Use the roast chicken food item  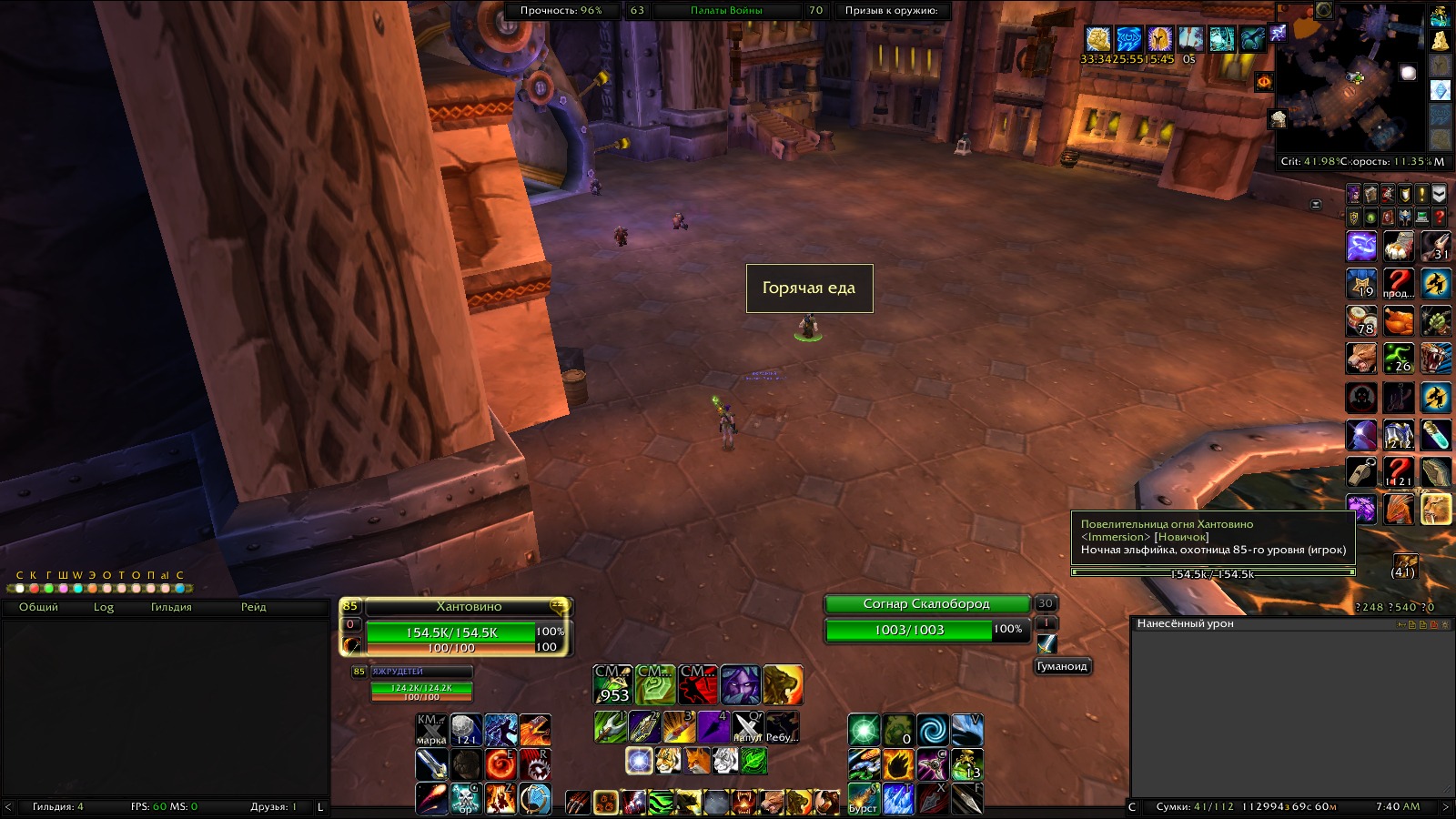coord(1399,321)
